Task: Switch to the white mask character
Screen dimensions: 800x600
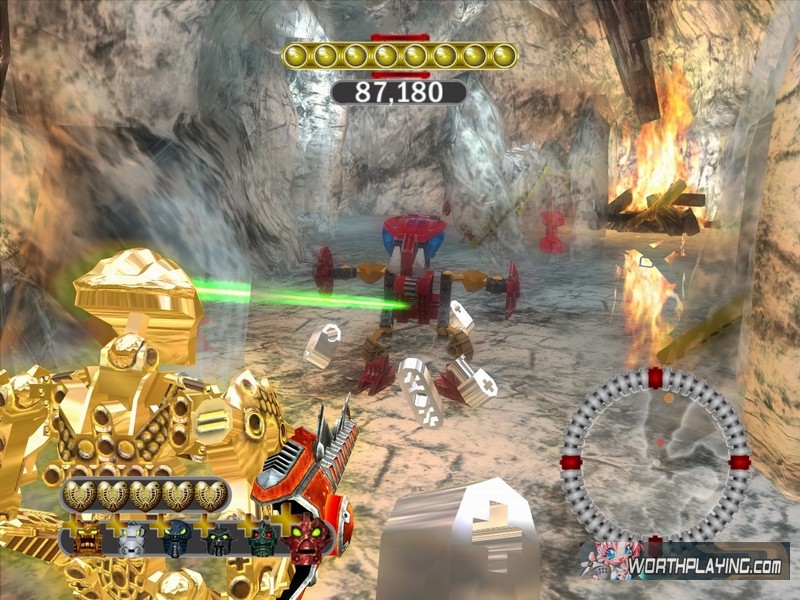Action: coord(131,540)
